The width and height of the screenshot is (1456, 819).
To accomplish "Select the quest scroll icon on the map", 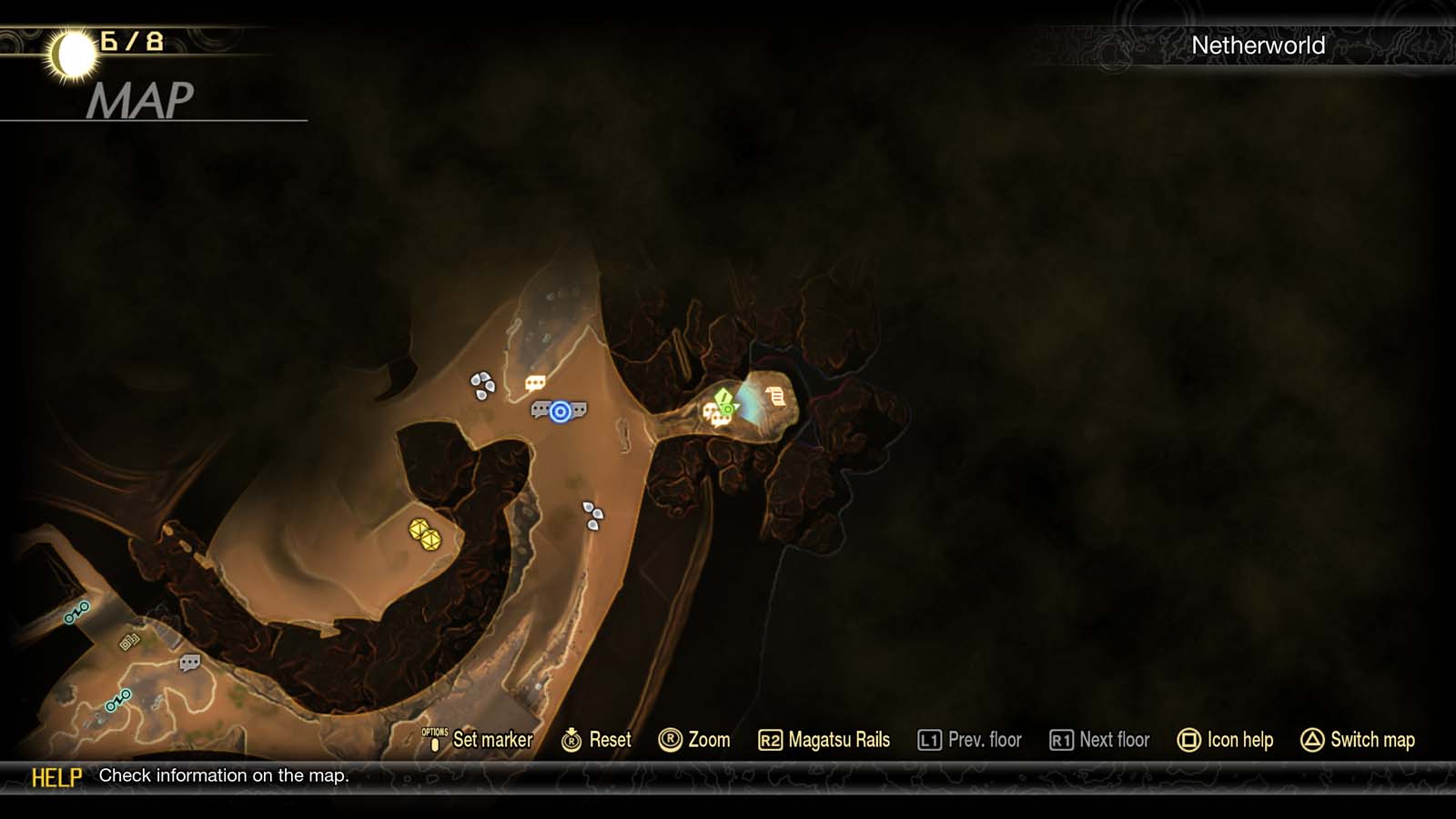I will click(775, 396).
